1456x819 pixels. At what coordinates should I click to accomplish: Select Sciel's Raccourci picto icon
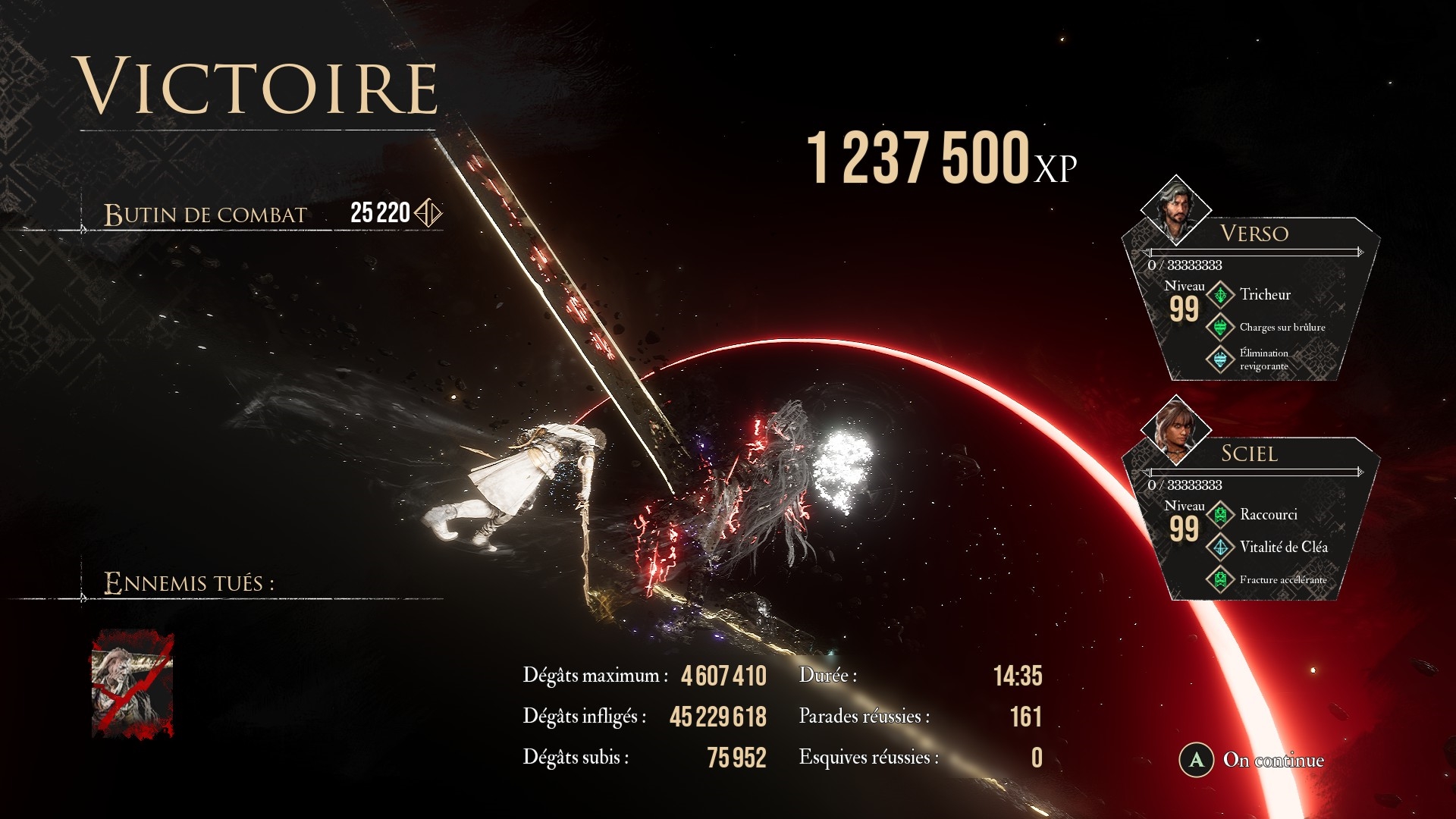point(1220,515)
